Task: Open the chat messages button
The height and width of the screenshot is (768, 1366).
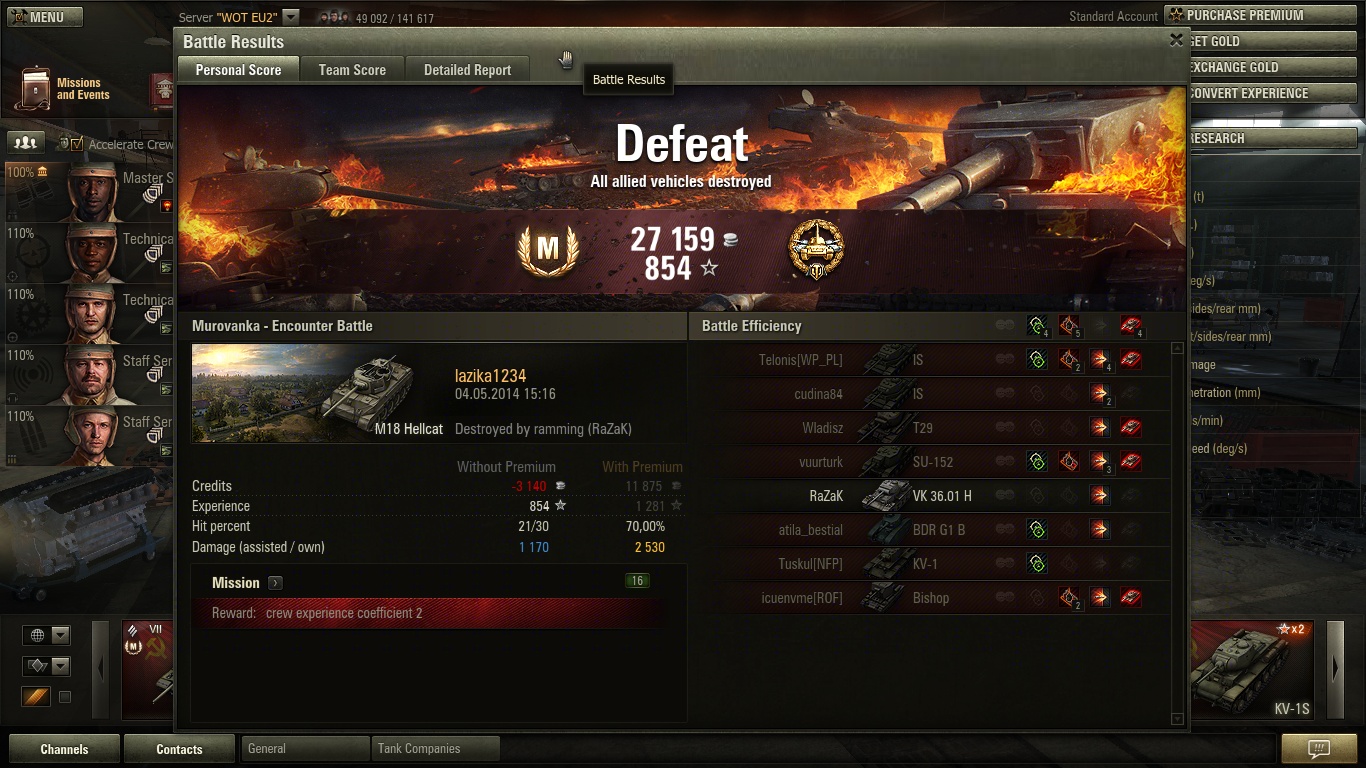Action: point(1319,749)
